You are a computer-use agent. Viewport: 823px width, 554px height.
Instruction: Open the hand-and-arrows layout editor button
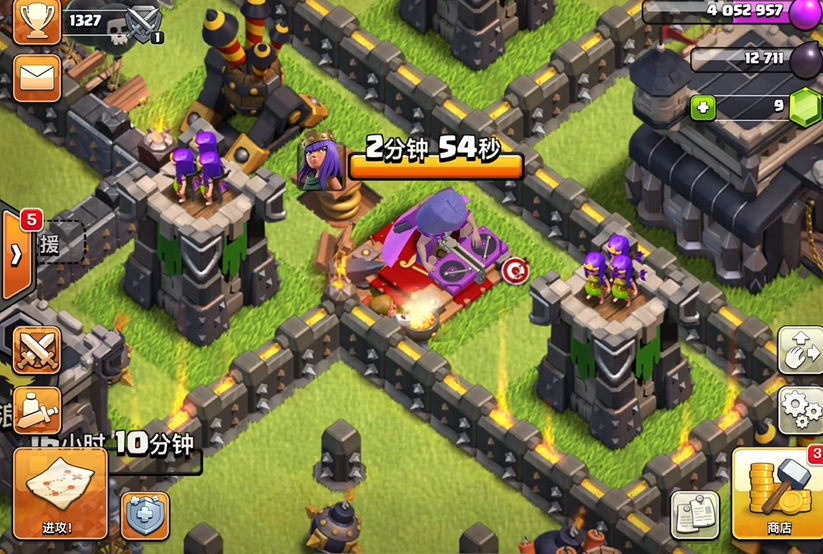(801, 350)
